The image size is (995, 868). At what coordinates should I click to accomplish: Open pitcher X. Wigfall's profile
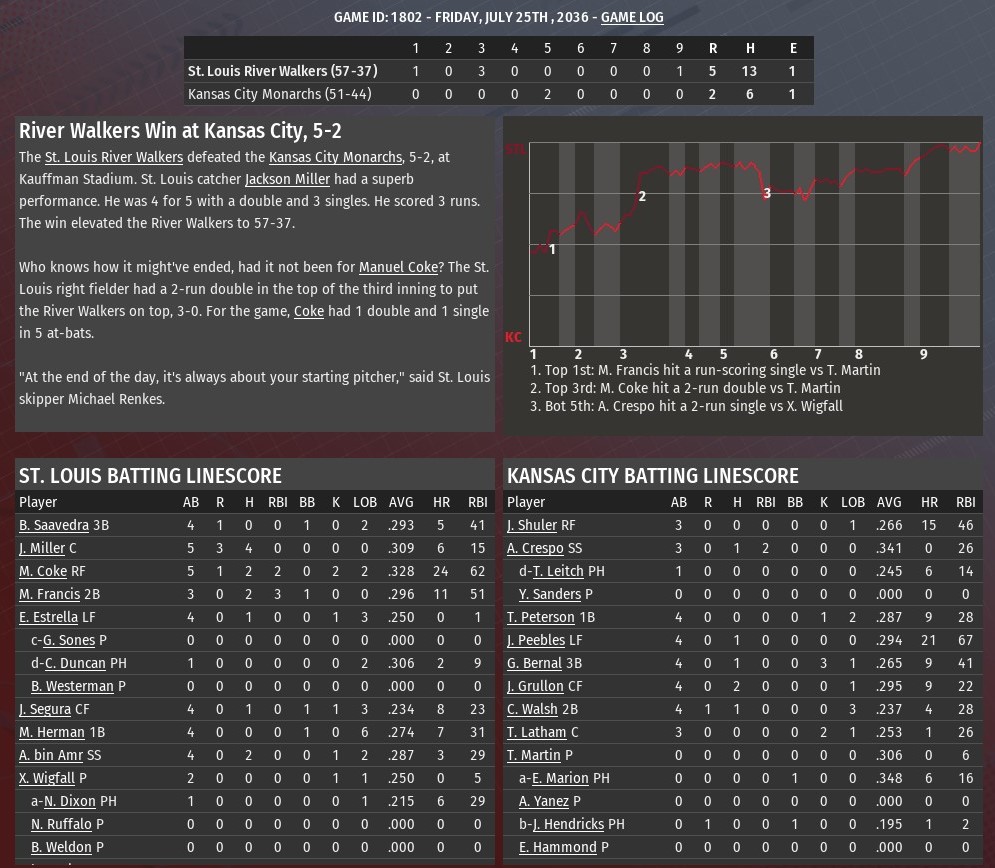tap(47, 778)
